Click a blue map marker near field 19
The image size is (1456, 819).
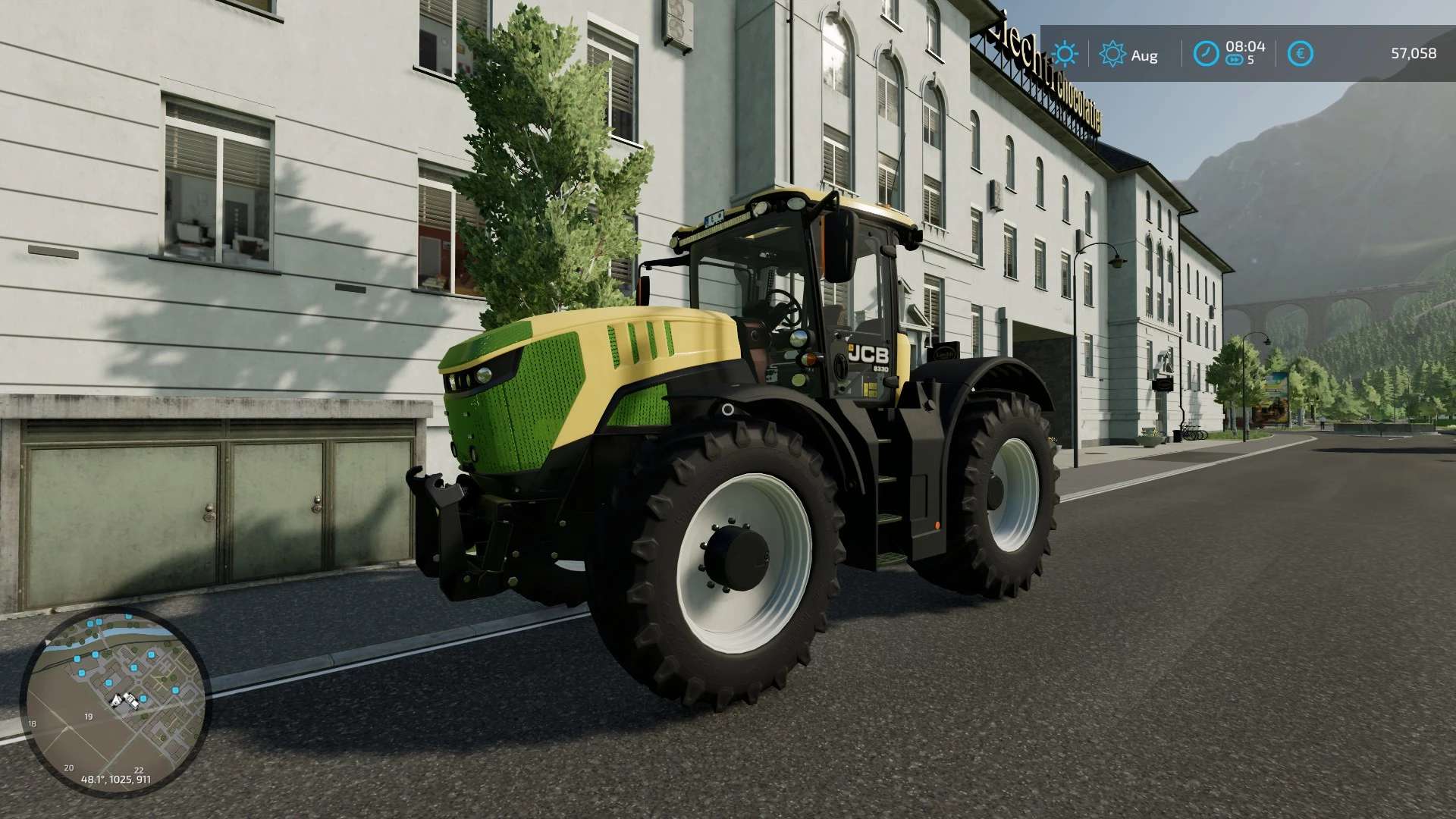click(x=108, y=682)
